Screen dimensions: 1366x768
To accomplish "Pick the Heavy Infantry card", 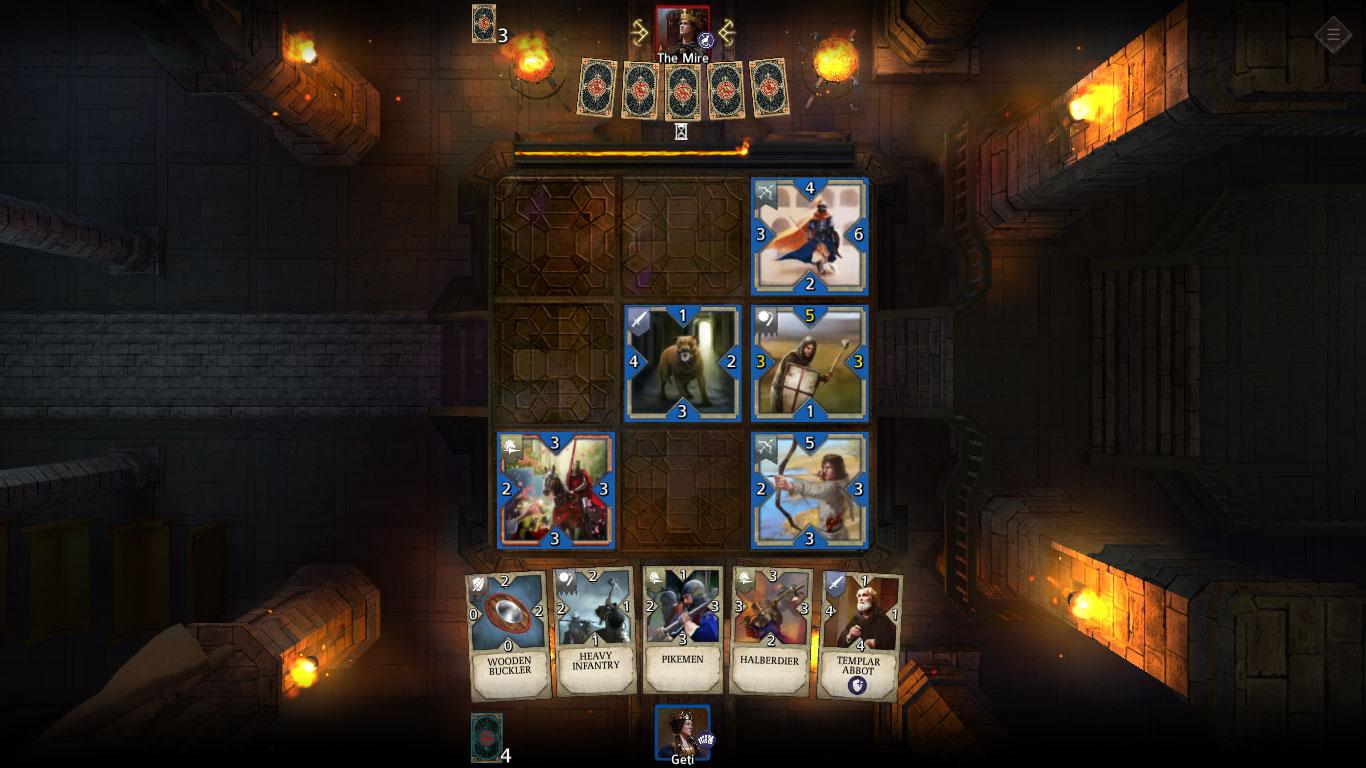I will (596, 632).
